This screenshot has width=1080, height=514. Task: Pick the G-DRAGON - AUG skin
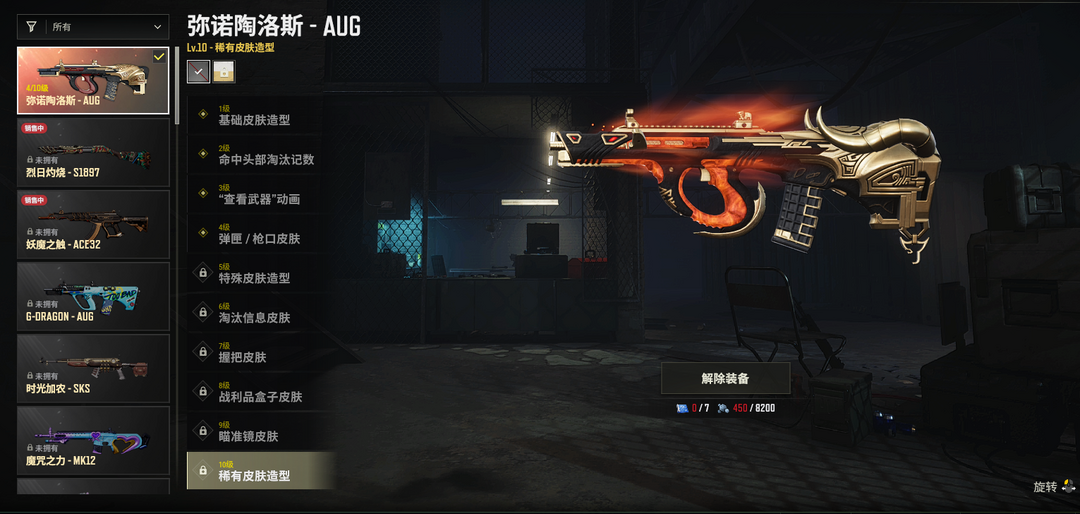(x=93, y=296)
